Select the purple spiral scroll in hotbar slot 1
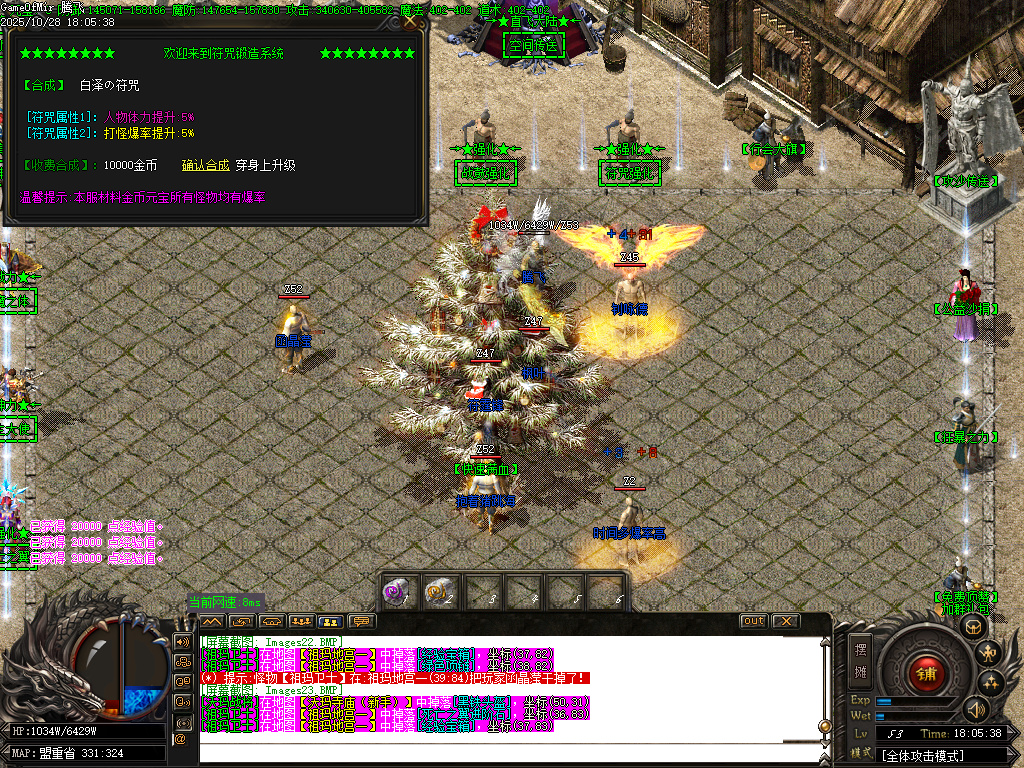Screen dimensions: 1024x768 pyautogui.click(x=398, y=592)
